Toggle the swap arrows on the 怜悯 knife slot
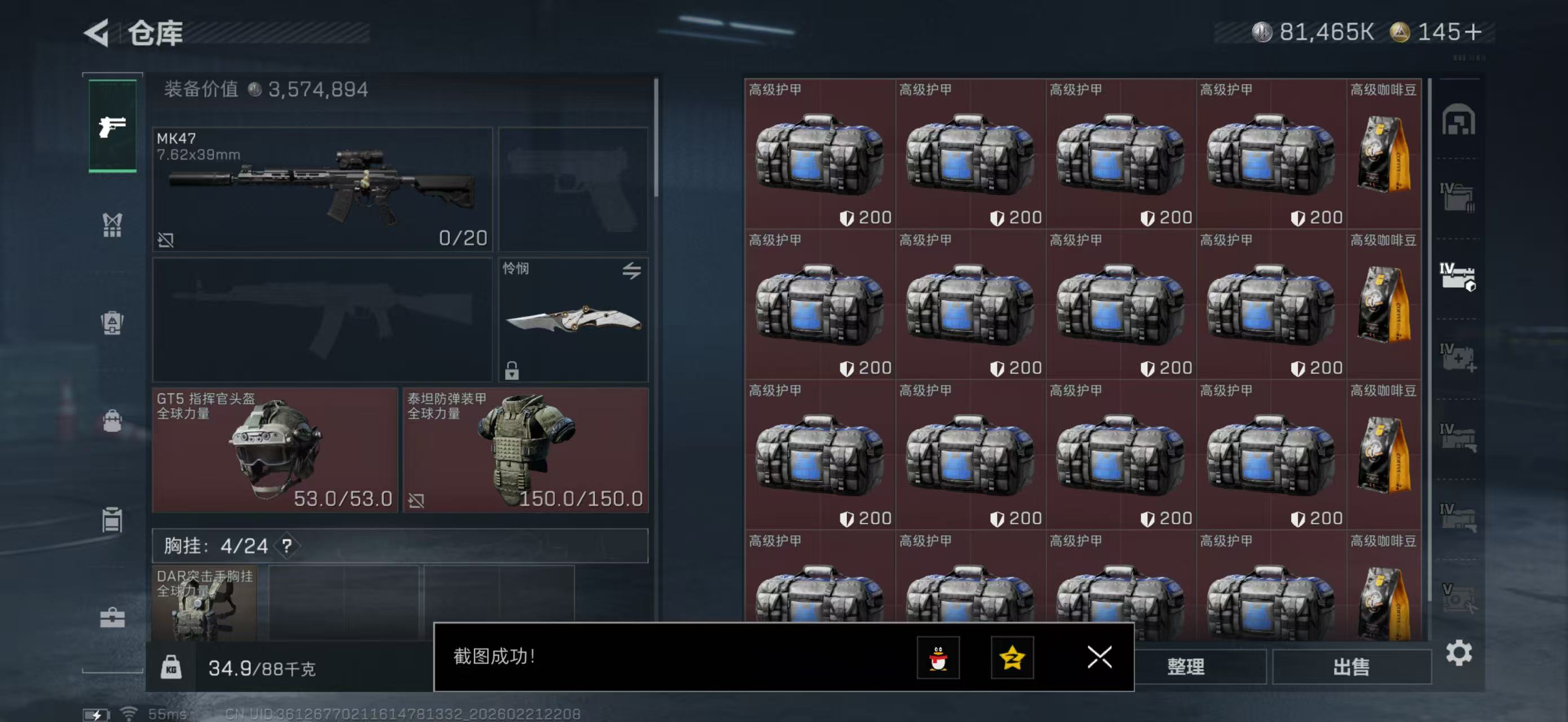The width and height of the screenshot is (1568, 722). click(x=632, y=271)
